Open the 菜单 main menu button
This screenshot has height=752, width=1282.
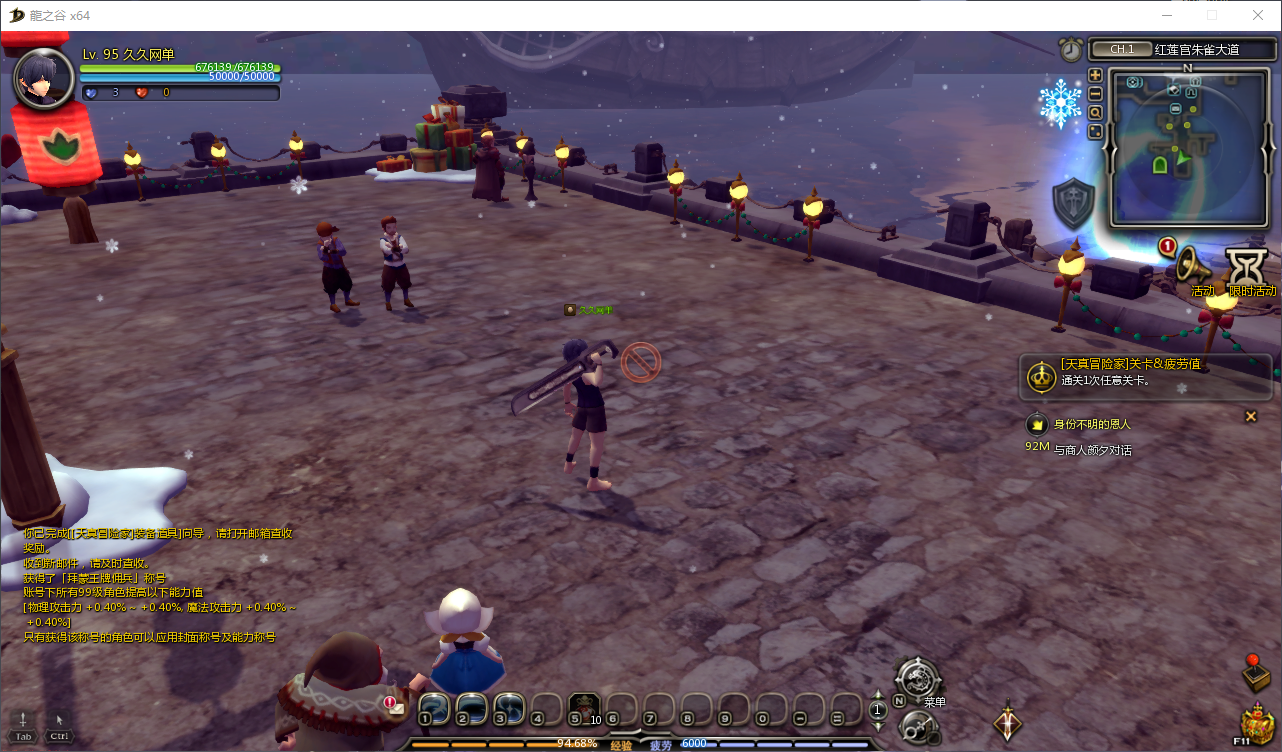tap(916, 678)
